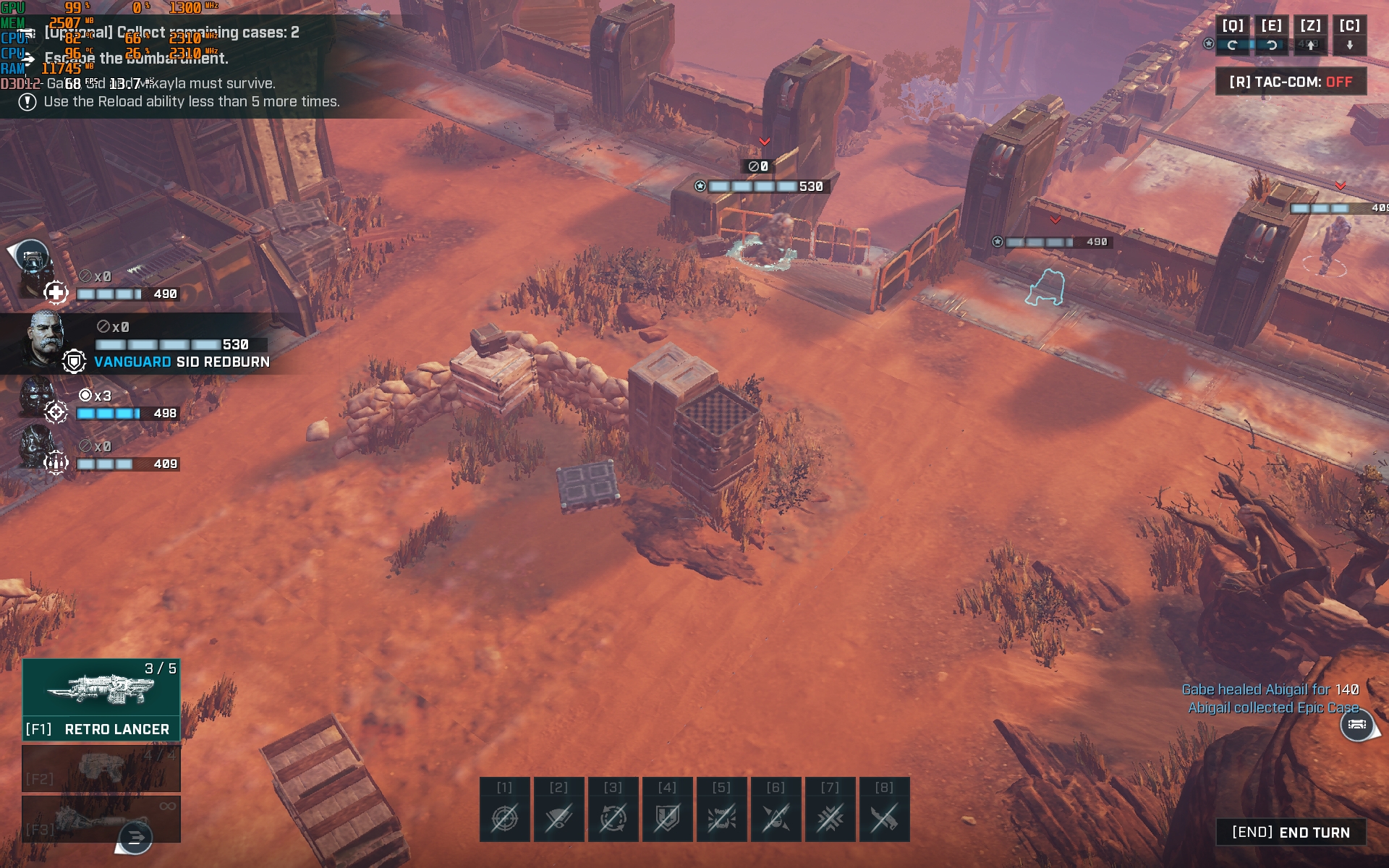Image resolution: width=1389 pixels, height=868 pixels.
Task: Expand the weapon panel menu button
Action: (x=135, y=838)
